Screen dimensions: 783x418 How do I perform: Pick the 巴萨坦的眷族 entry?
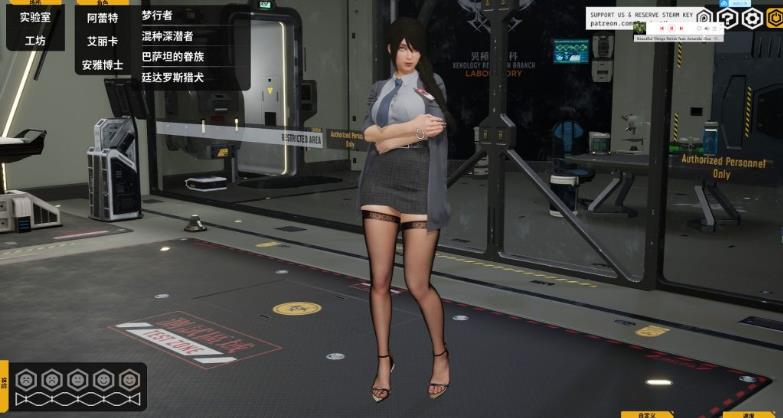(173, 56)
